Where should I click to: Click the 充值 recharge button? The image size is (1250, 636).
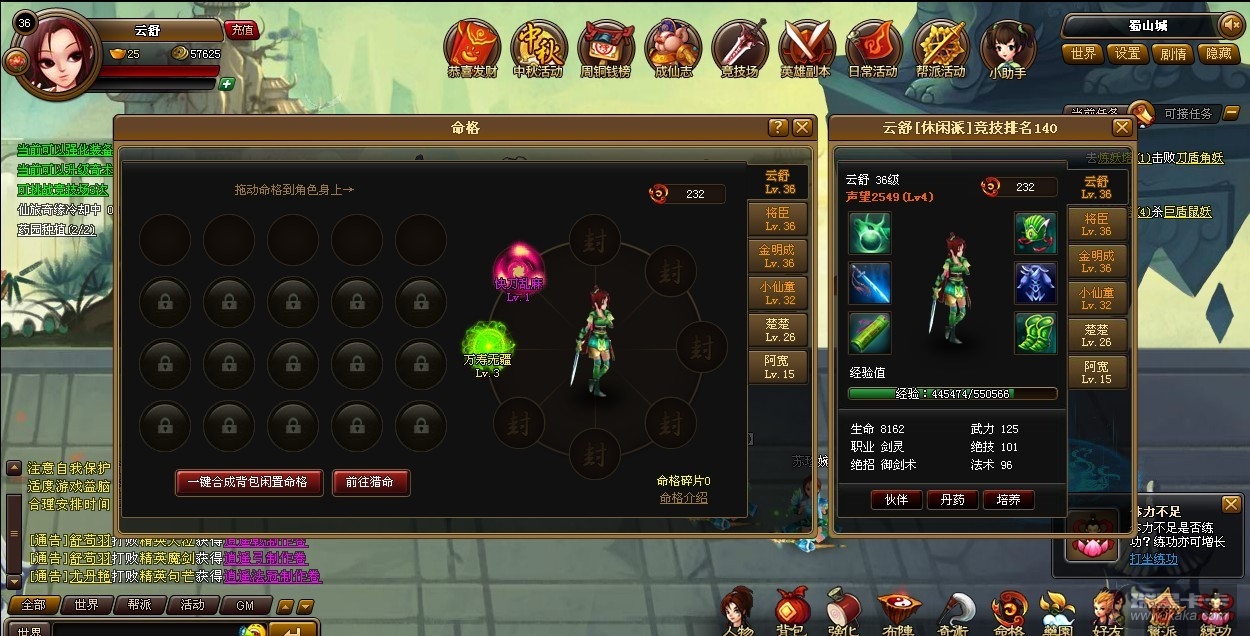pos(241,30)
